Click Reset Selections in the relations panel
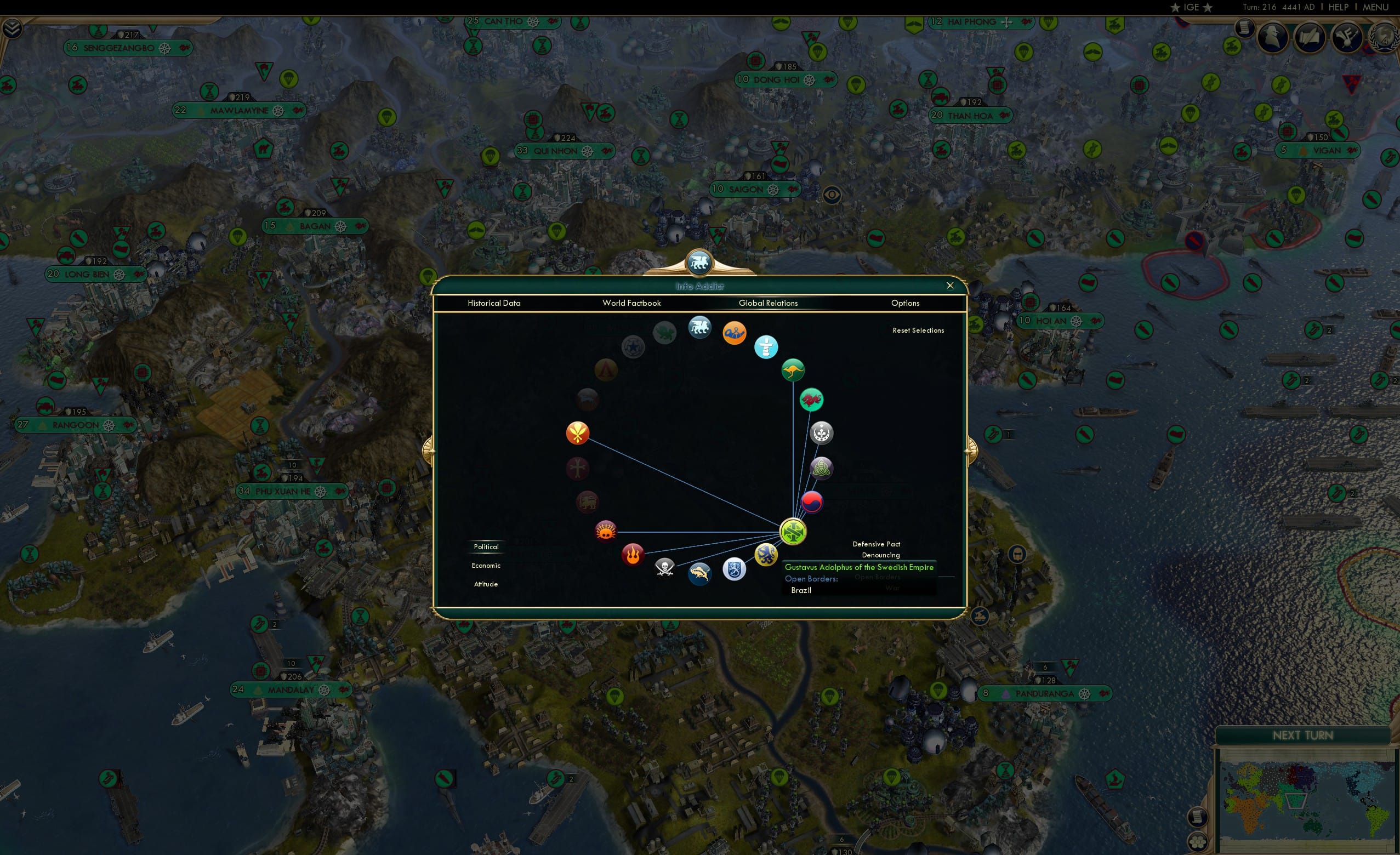1400x855 pixels. click(919, 330)
